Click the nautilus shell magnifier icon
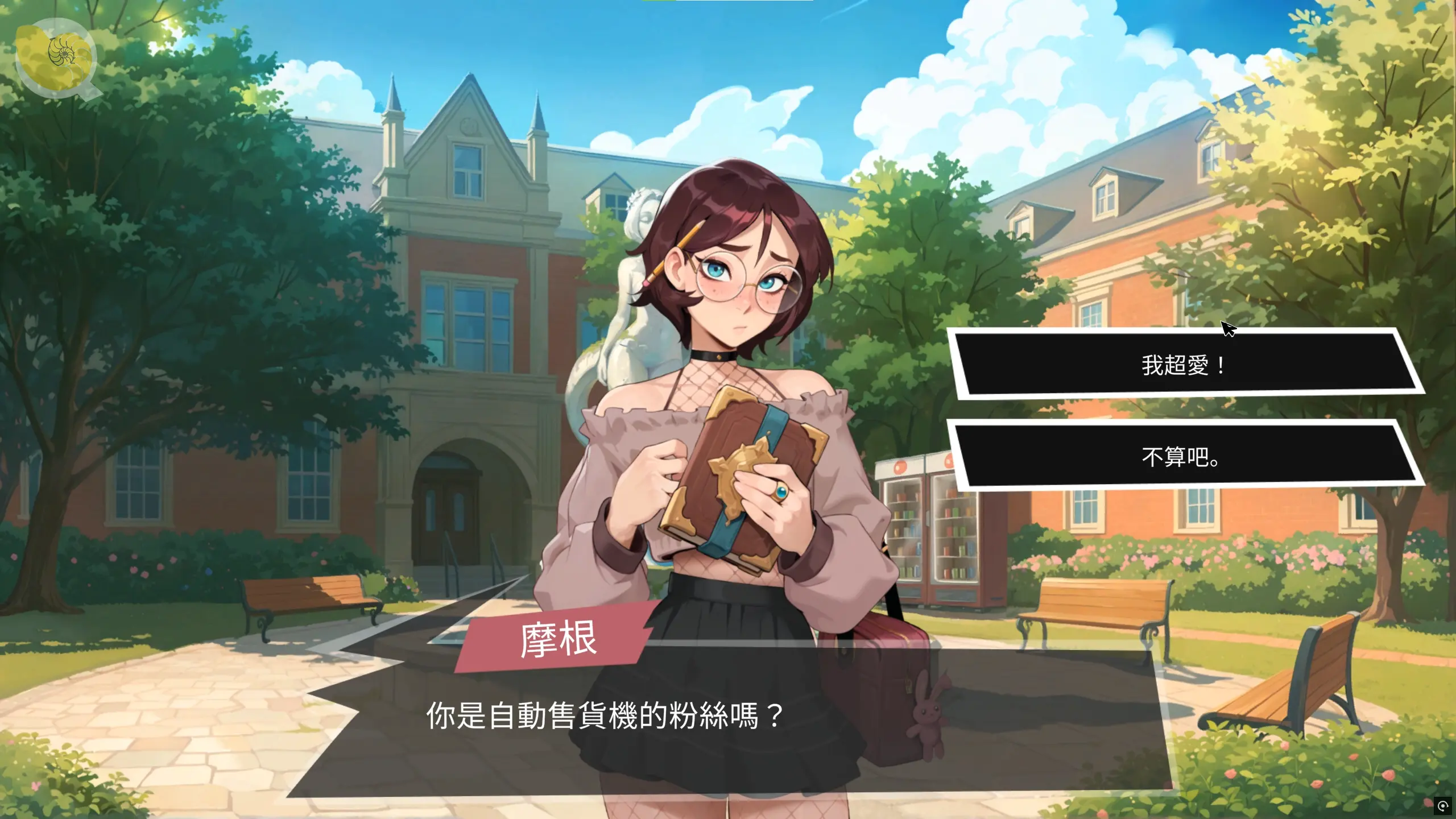The width and height of the screenshot is (1456, 819). point(56,57)
